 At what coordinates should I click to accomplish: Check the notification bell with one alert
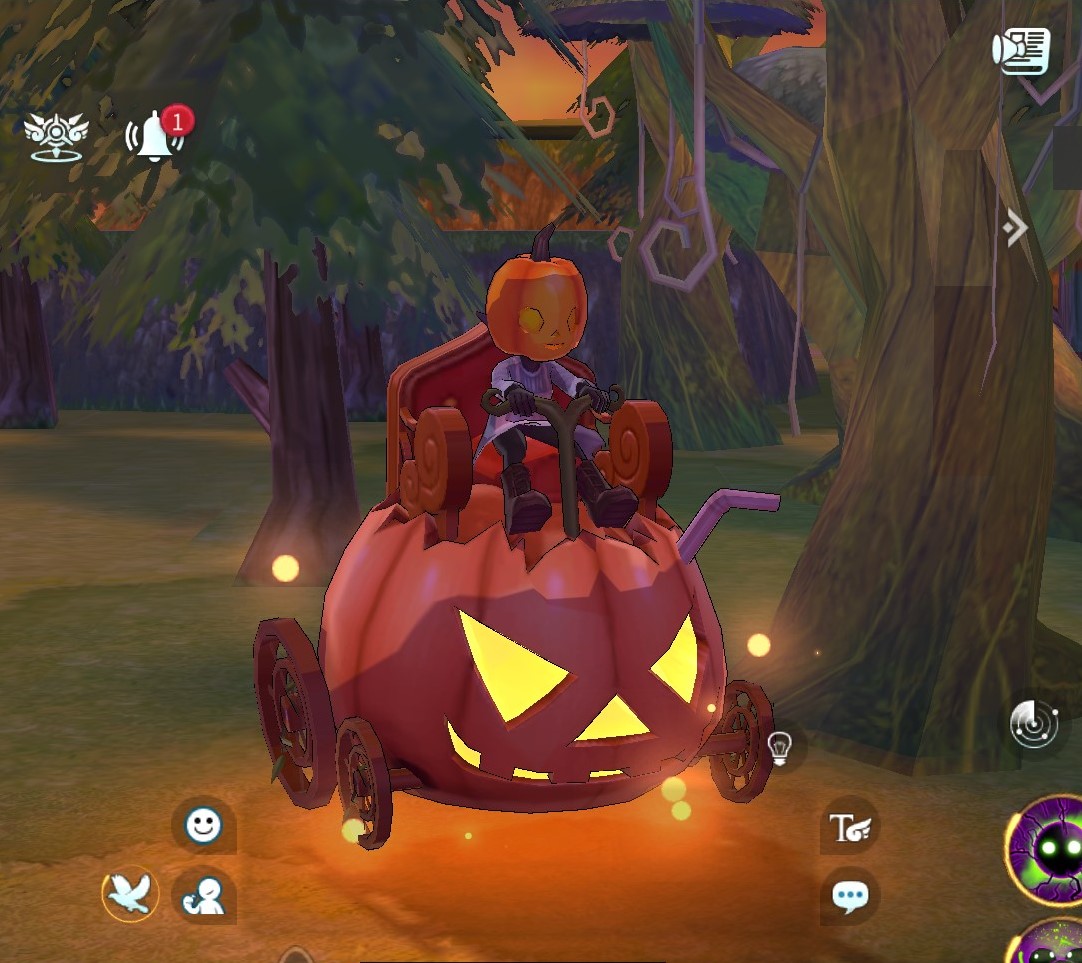click(x=155, y=137)
